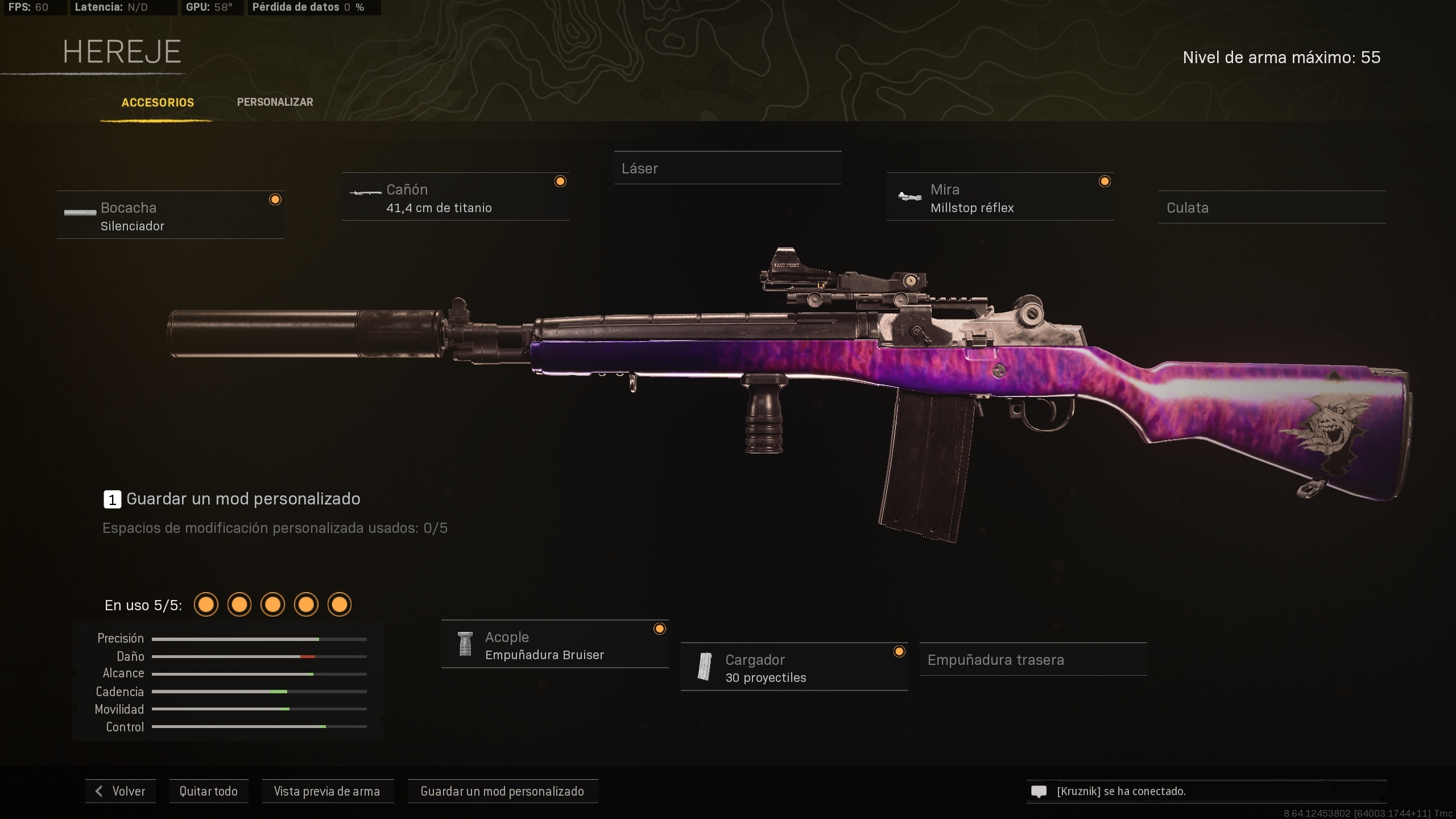The image size is (1456, 819).
Task: Toggle the orange indicator on Mira slot
Action: click(x=1105, y=180)
